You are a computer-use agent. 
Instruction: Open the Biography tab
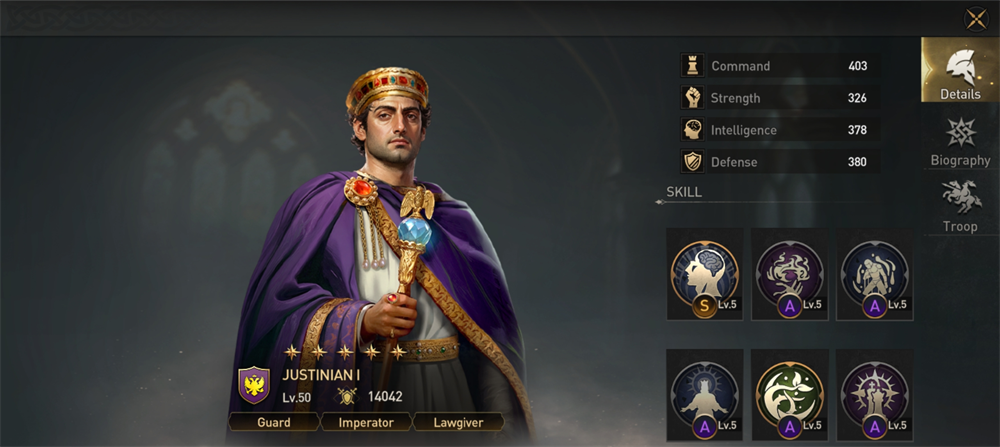point(960,141)
